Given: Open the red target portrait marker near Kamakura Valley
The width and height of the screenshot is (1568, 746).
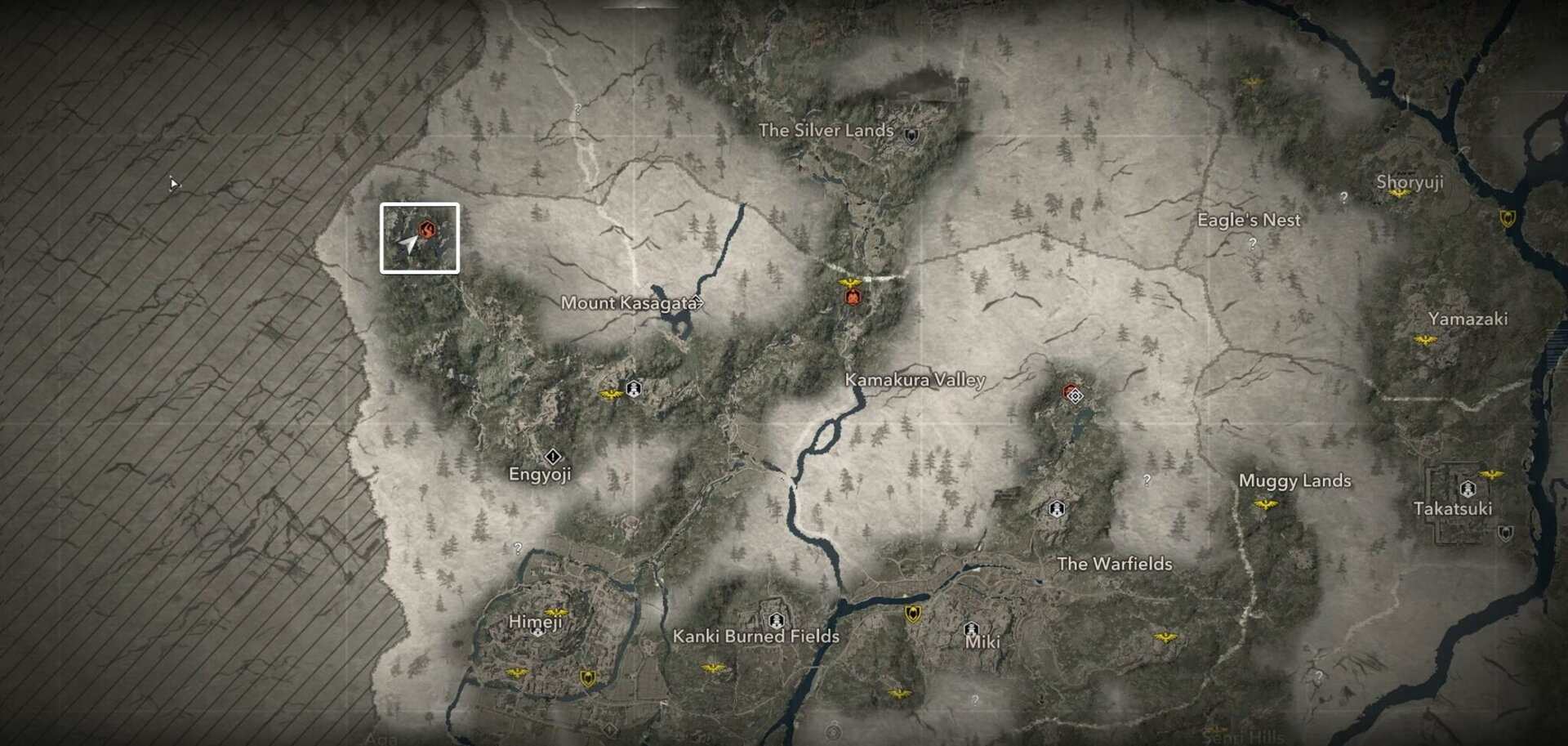Looking at the screenshot, I should coord(853,299).
